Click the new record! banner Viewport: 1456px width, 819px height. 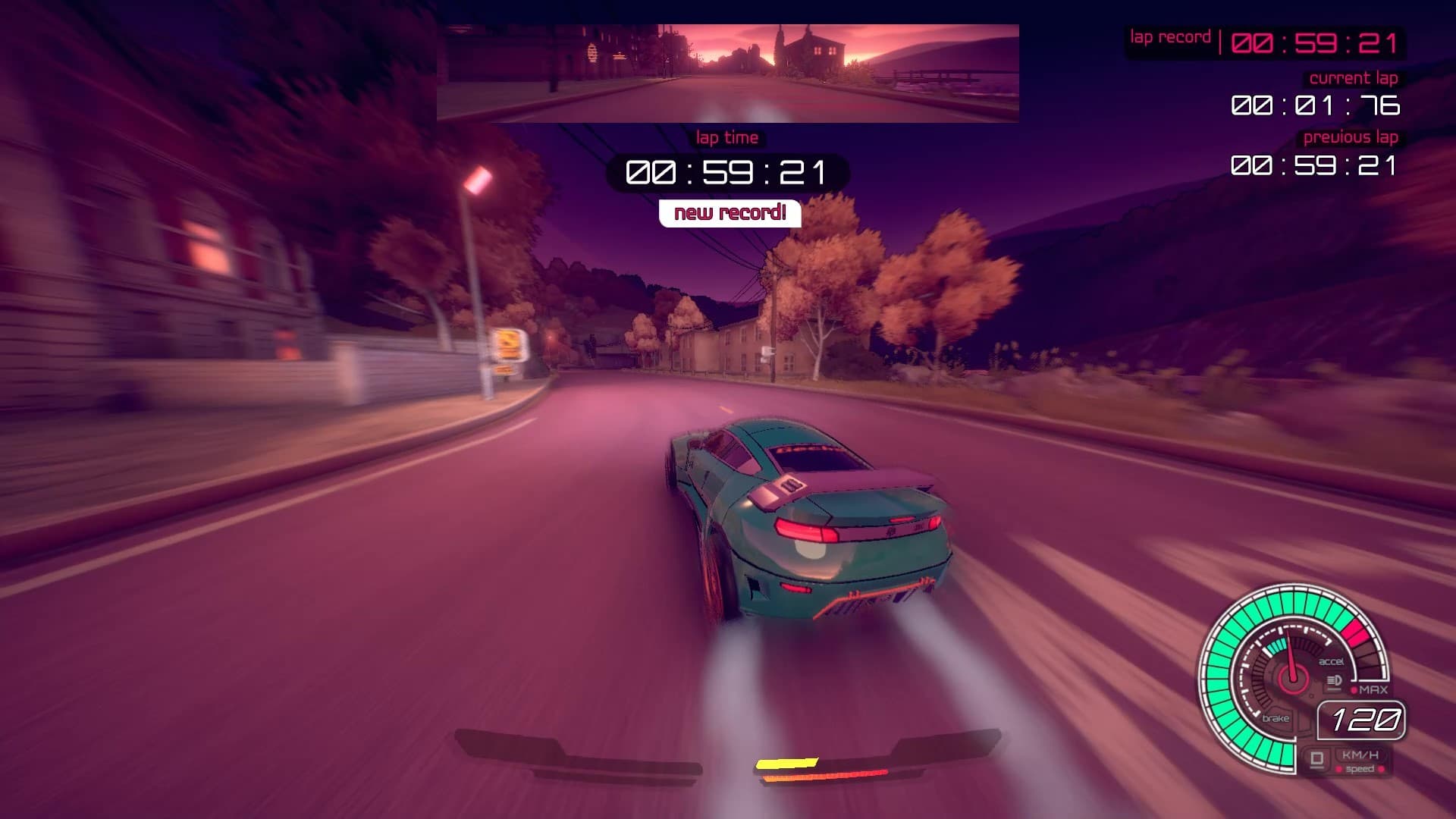point(730,213)
